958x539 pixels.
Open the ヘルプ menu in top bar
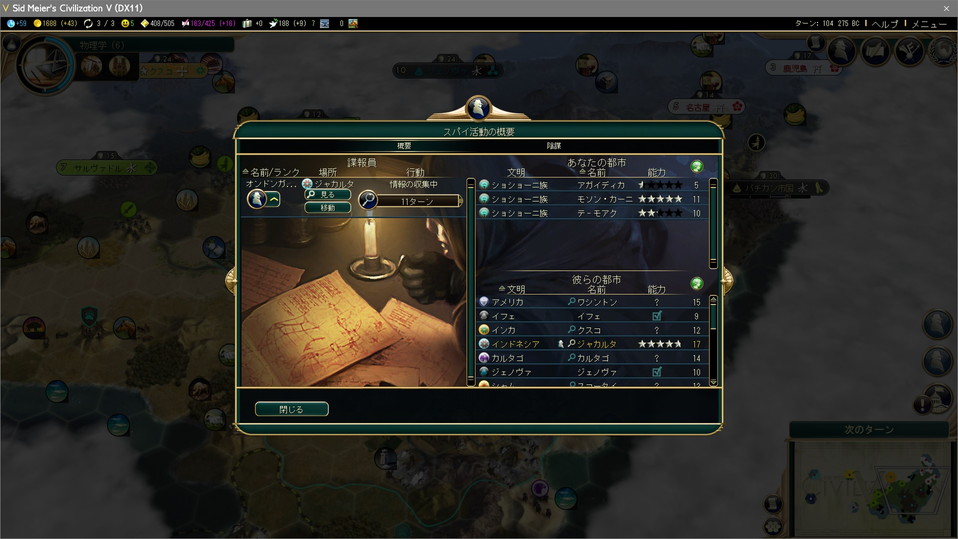(x=885, y=23)
